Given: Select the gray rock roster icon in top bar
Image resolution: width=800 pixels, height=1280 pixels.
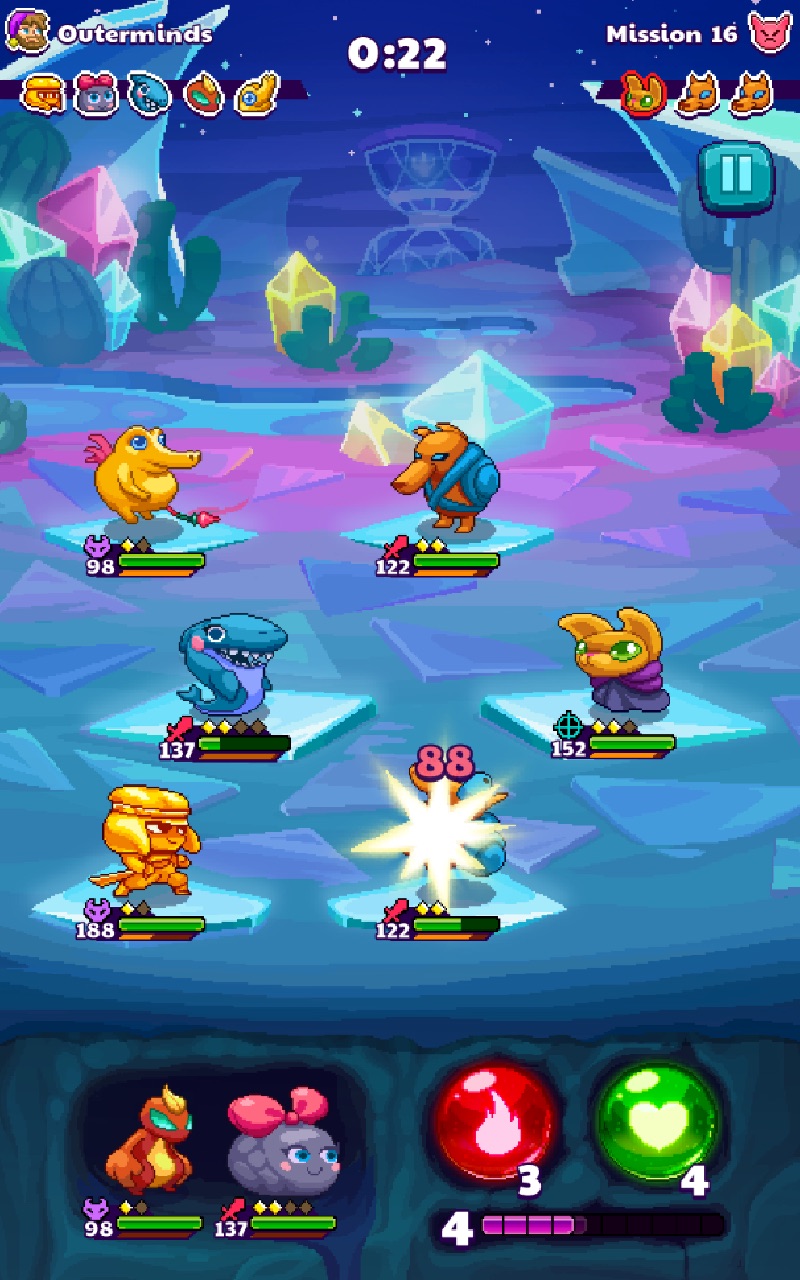Looking at the screenshot, I should 97,94.
